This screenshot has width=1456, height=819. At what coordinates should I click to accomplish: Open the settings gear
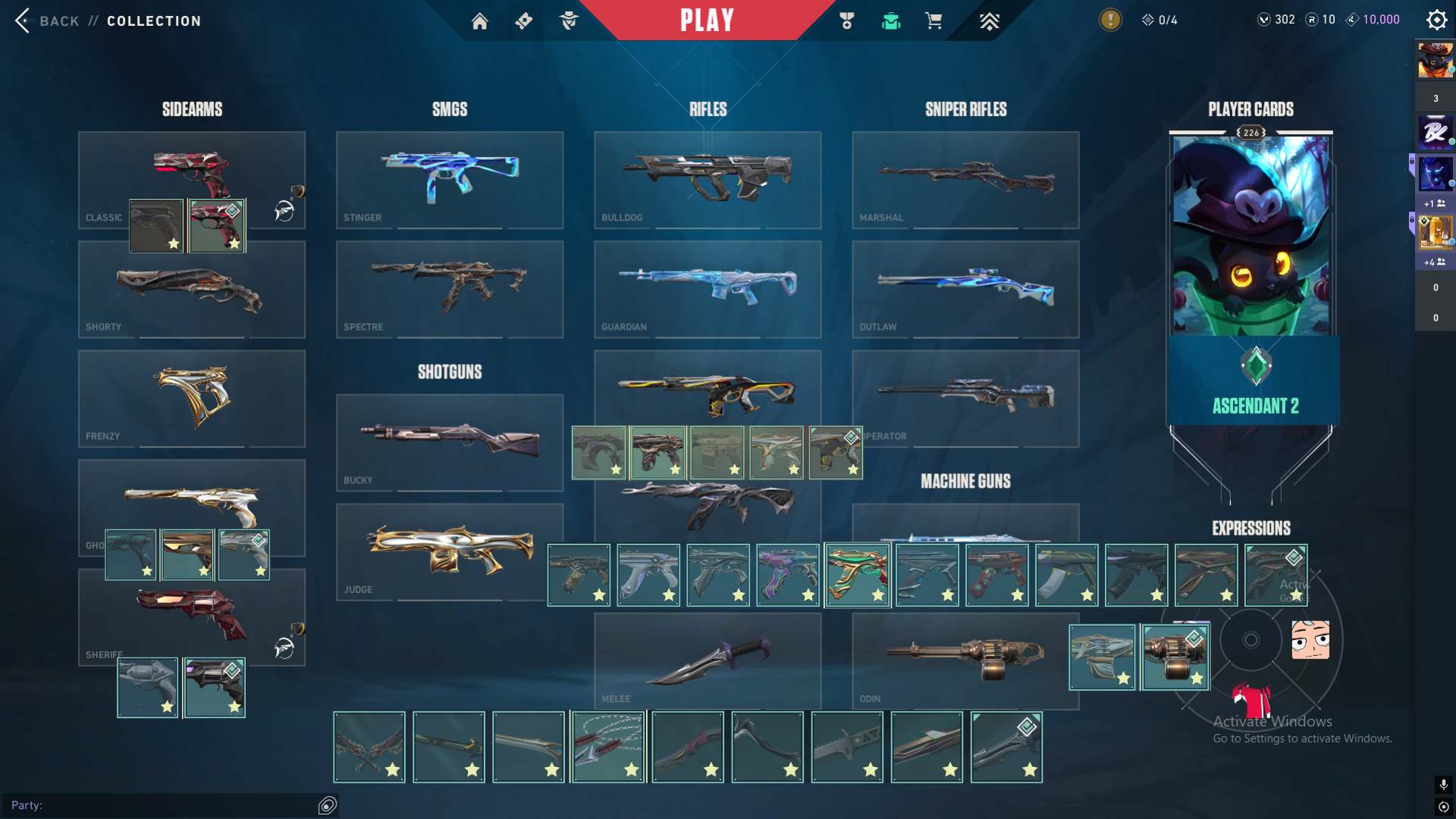click(x=1436, y=20)
